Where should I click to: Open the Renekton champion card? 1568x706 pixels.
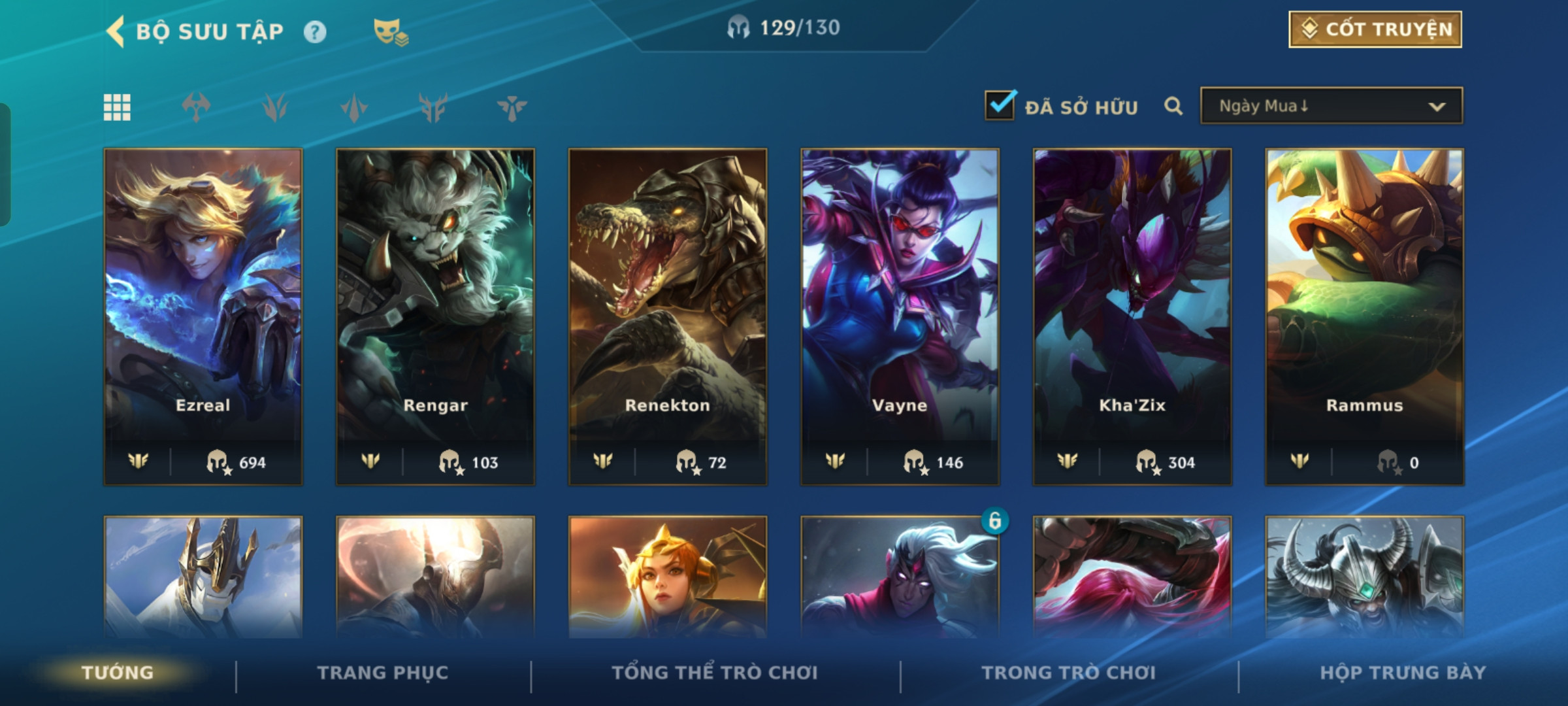pyautogui.click(x=668, y=316)
